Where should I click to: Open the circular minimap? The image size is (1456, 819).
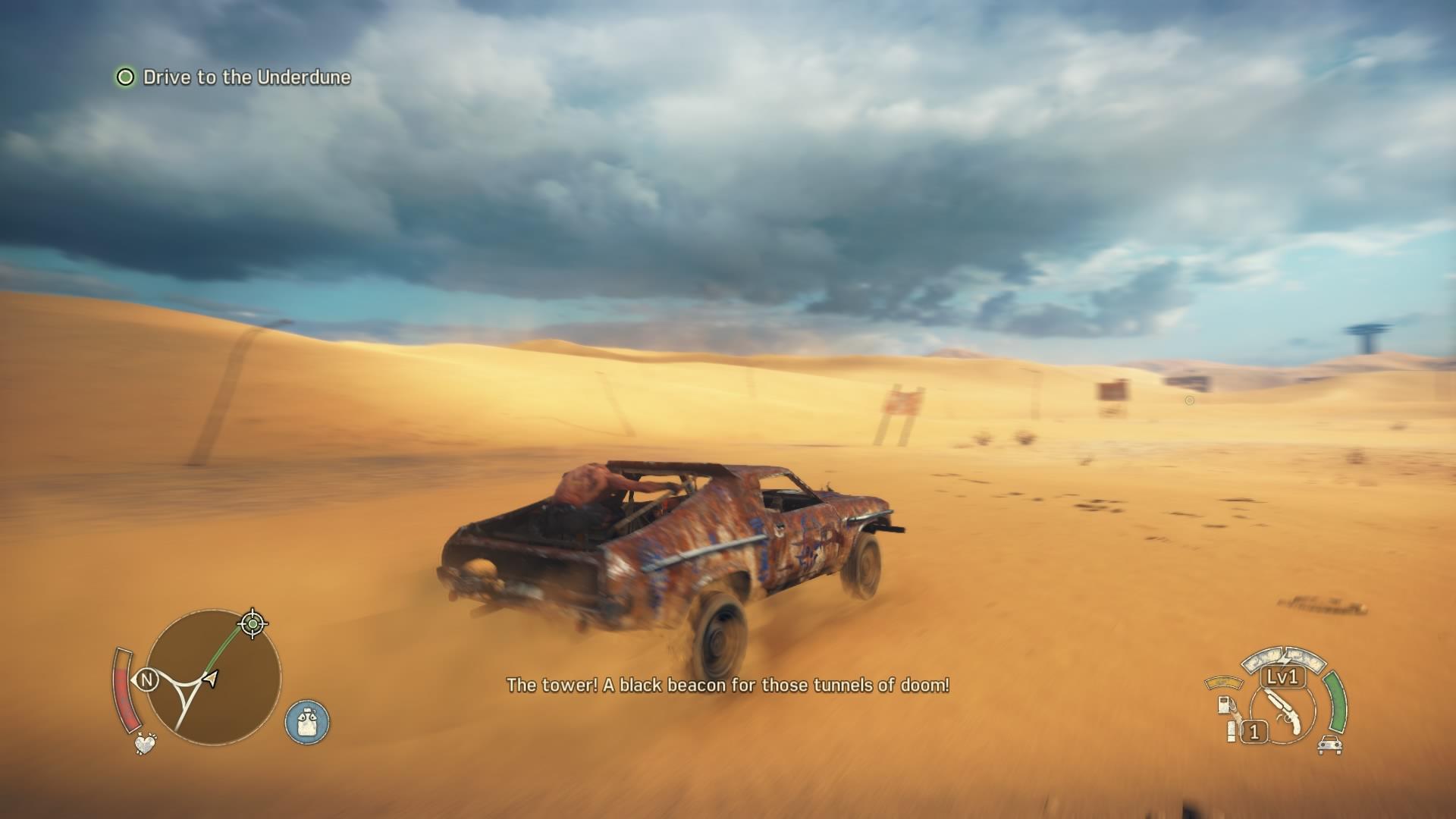pos(214,677)
